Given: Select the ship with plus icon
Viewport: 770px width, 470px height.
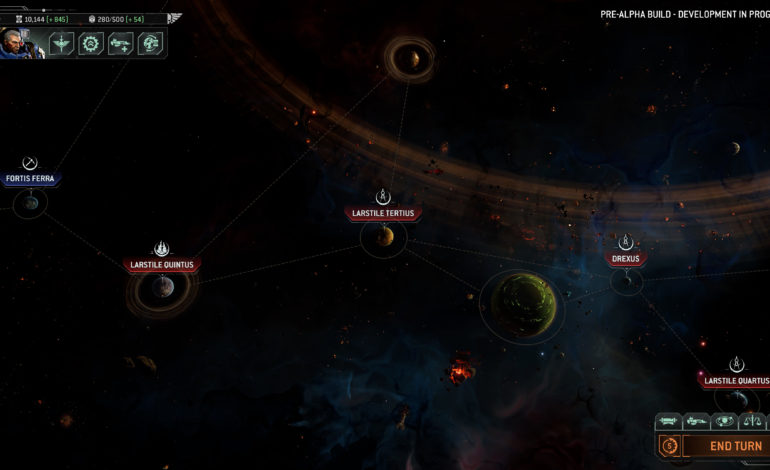Looking at the screenshot, I should (121, 43).
